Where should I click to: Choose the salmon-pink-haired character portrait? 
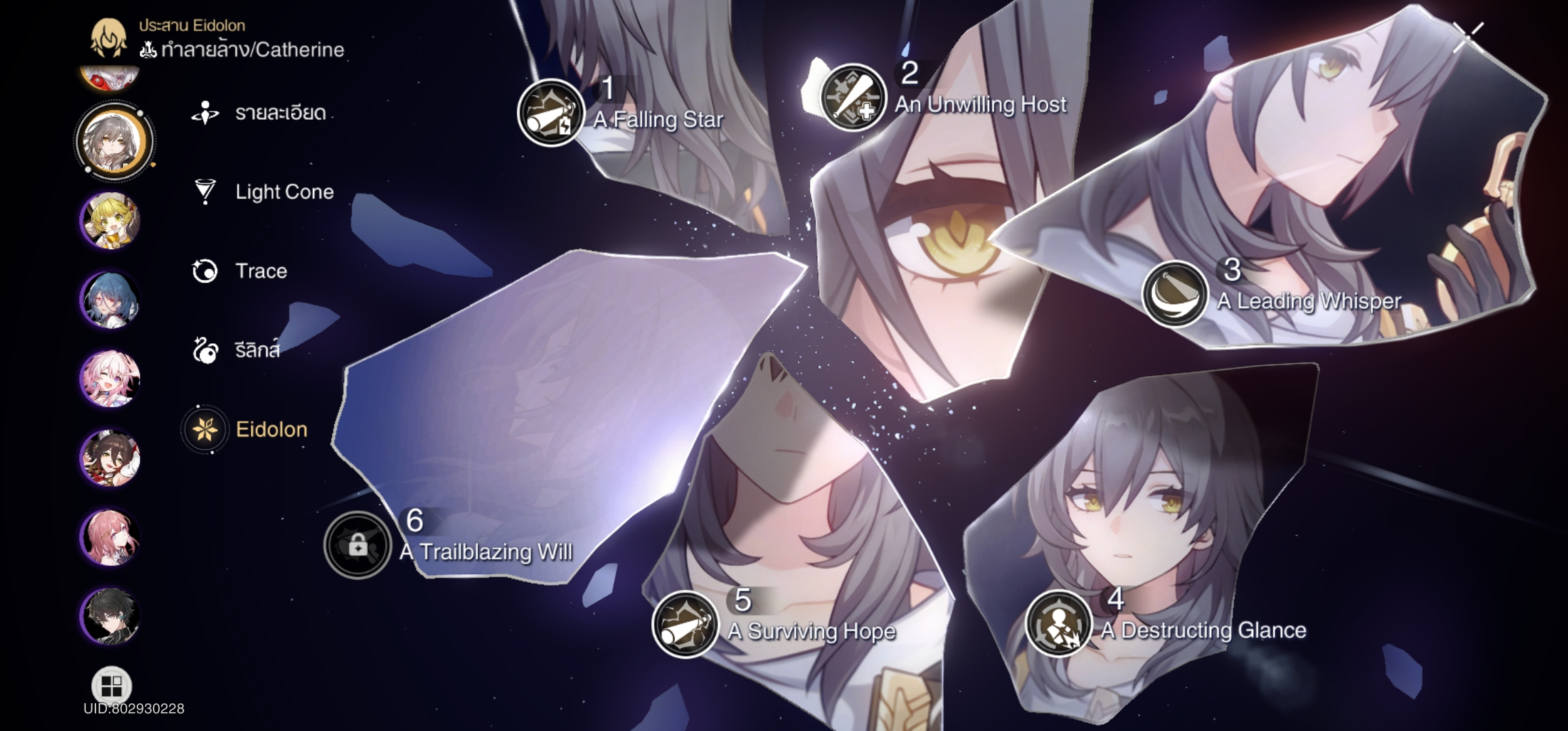[x=110, y=537]
